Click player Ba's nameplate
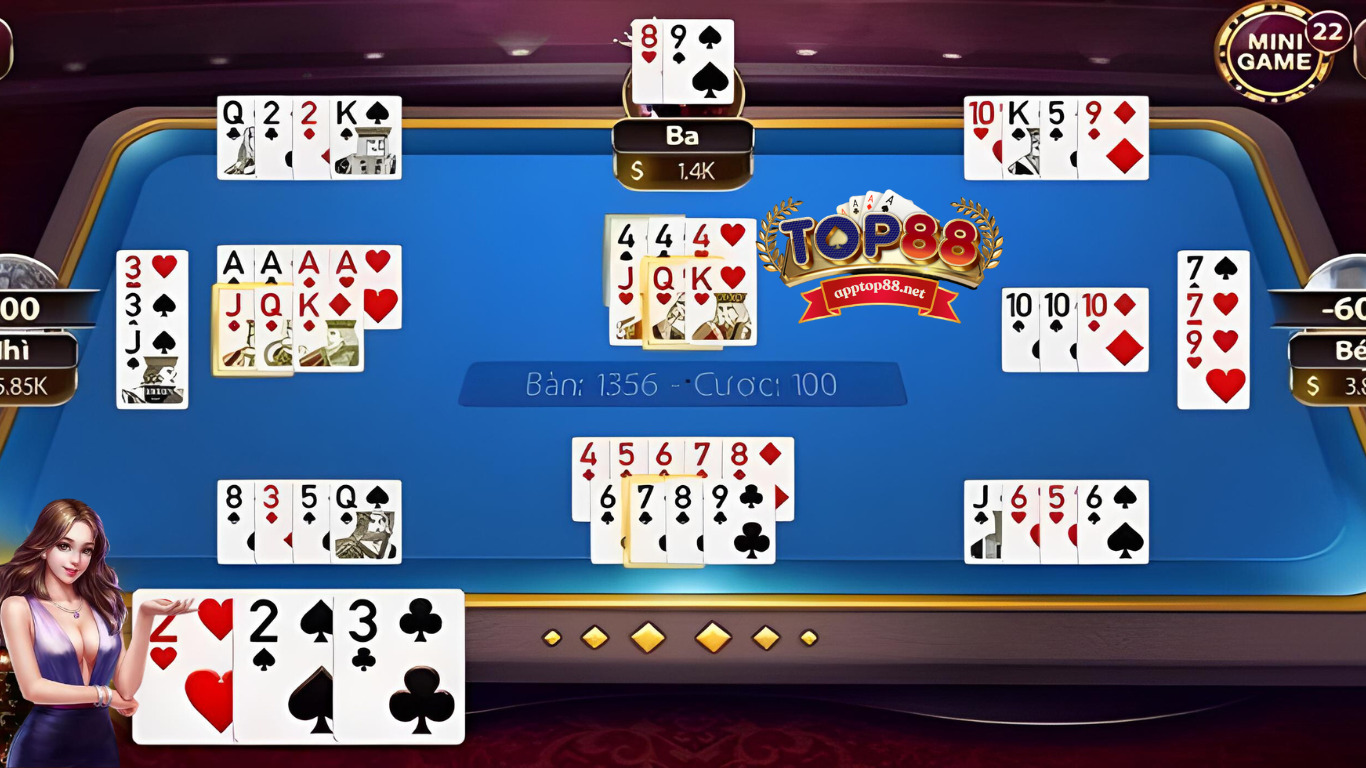 pyautogui.click(x=681, y=136)
